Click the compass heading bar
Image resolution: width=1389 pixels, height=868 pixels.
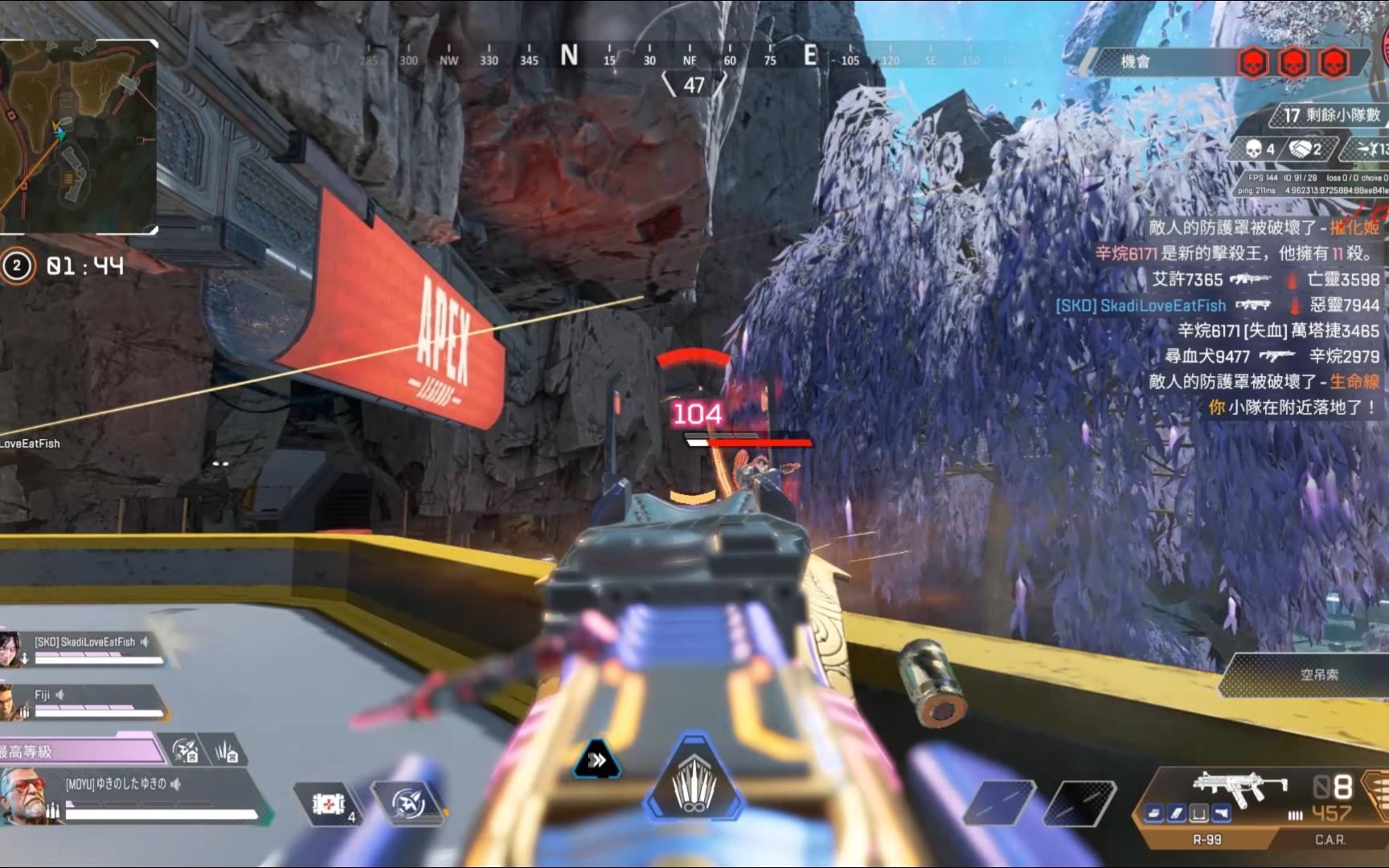pos(691,58)
